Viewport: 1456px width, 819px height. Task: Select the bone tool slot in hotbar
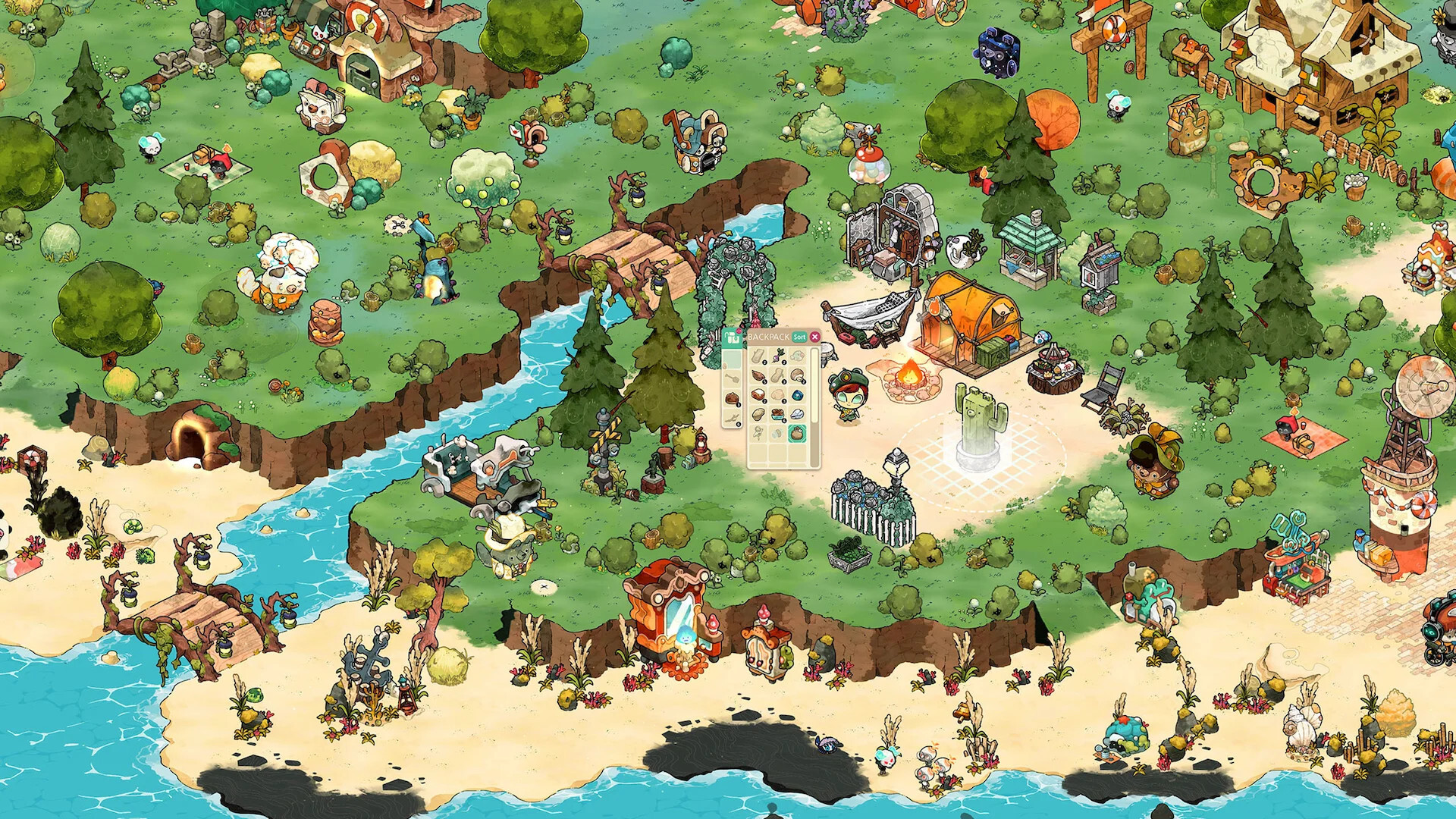pos(732,378)
